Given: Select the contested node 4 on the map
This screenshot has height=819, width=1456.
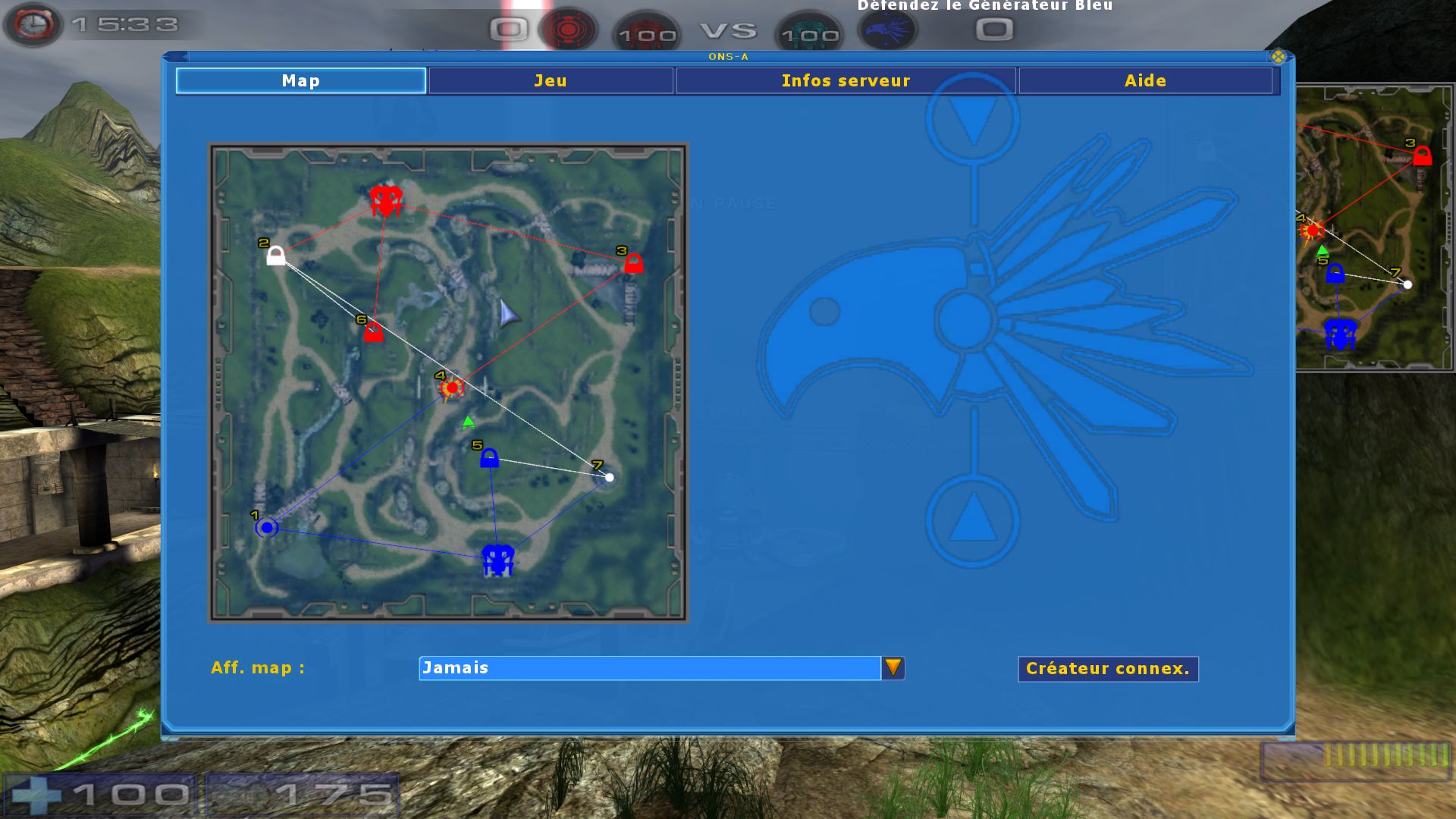Looking at the screenshot, I should coord(452,388).
